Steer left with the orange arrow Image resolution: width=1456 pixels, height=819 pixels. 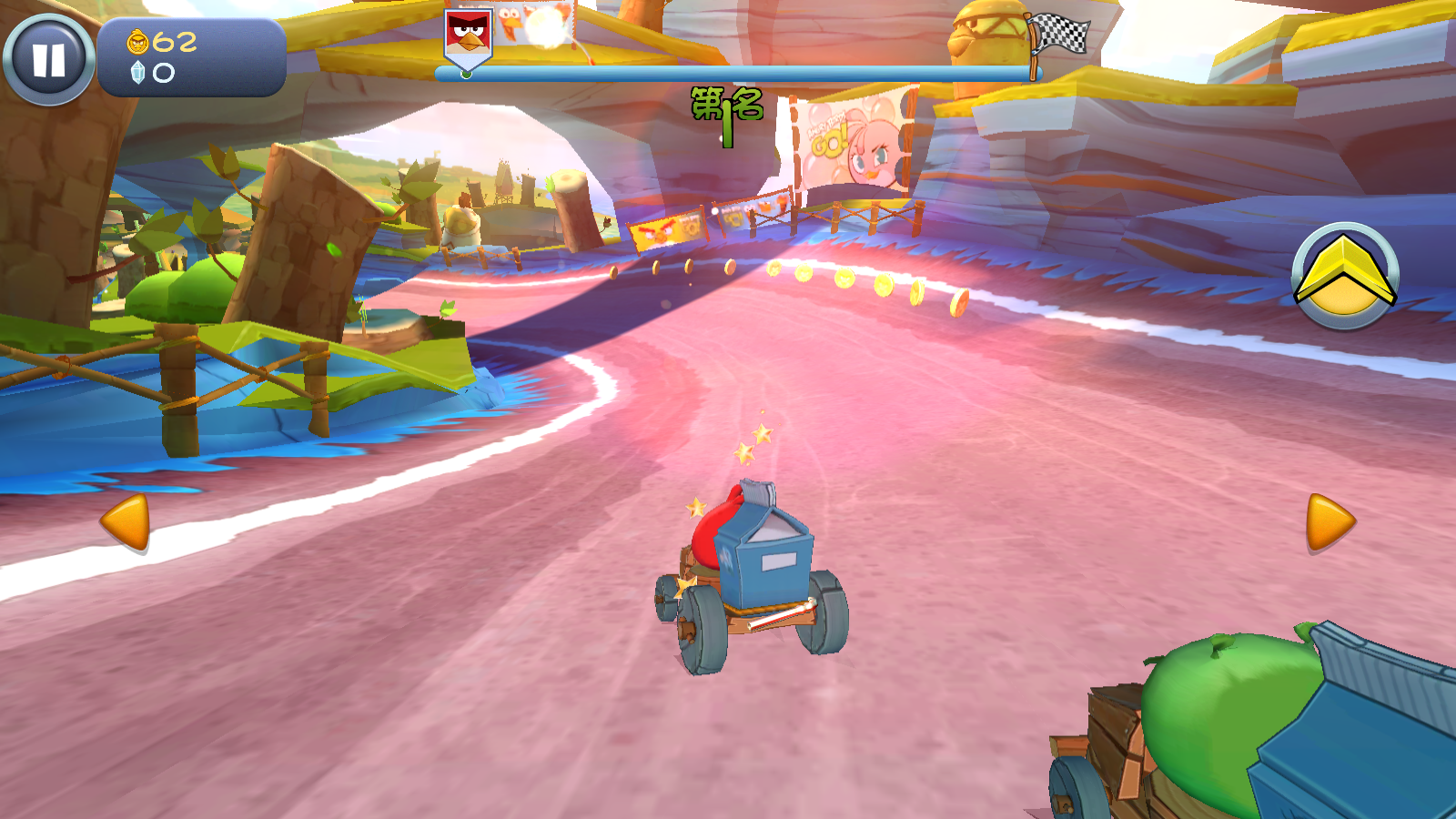(x=126, y=522)
